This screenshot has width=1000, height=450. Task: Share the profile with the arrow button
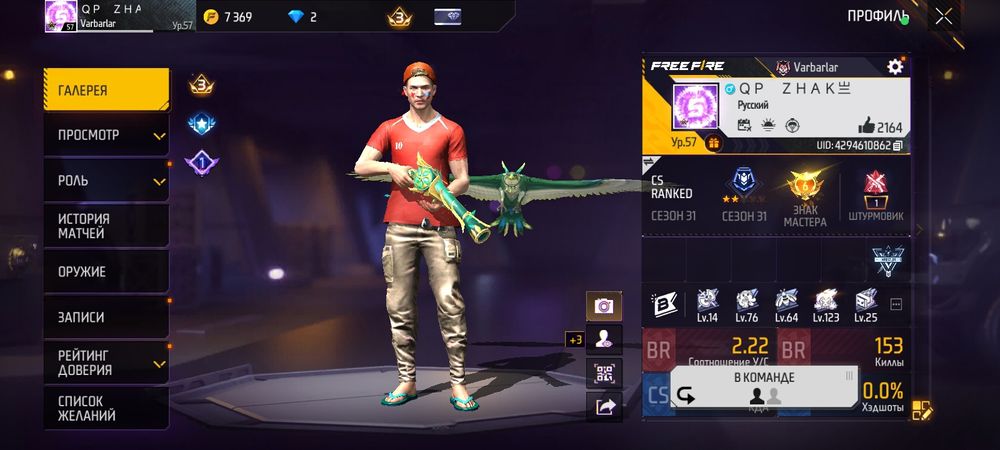point(604,405)
